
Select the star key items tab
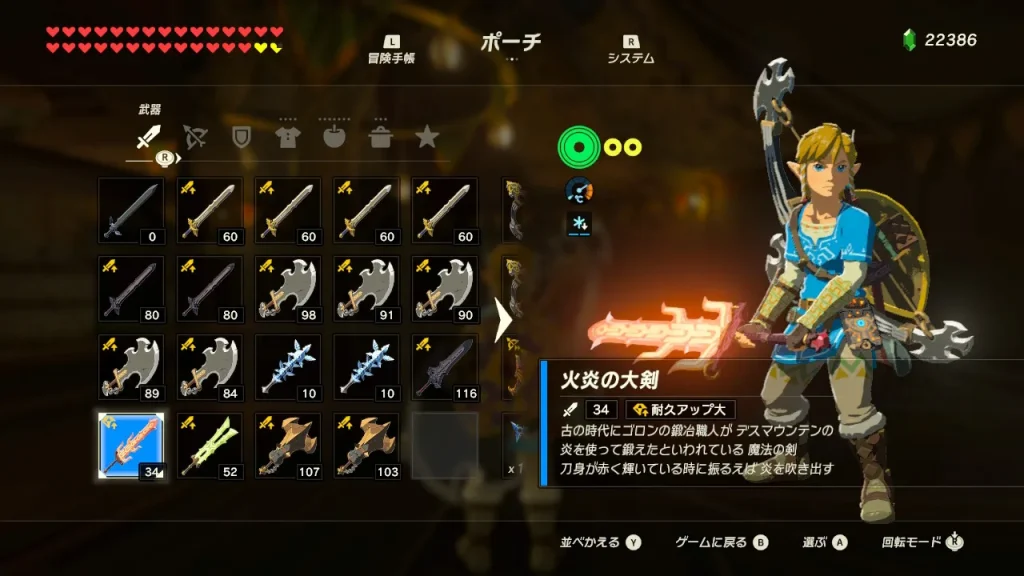pos(427,137)
